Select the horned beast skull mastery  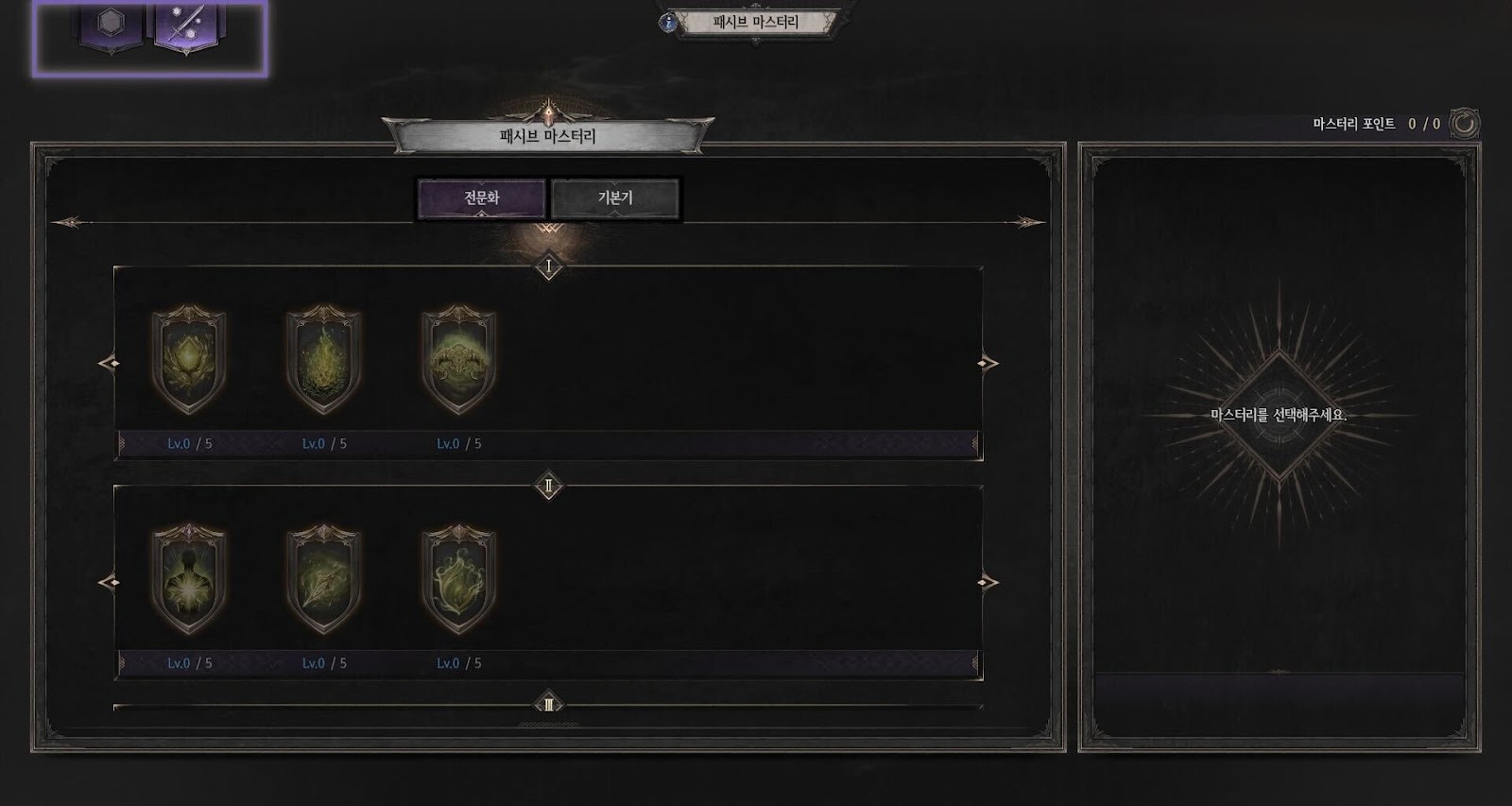point(458,359)
